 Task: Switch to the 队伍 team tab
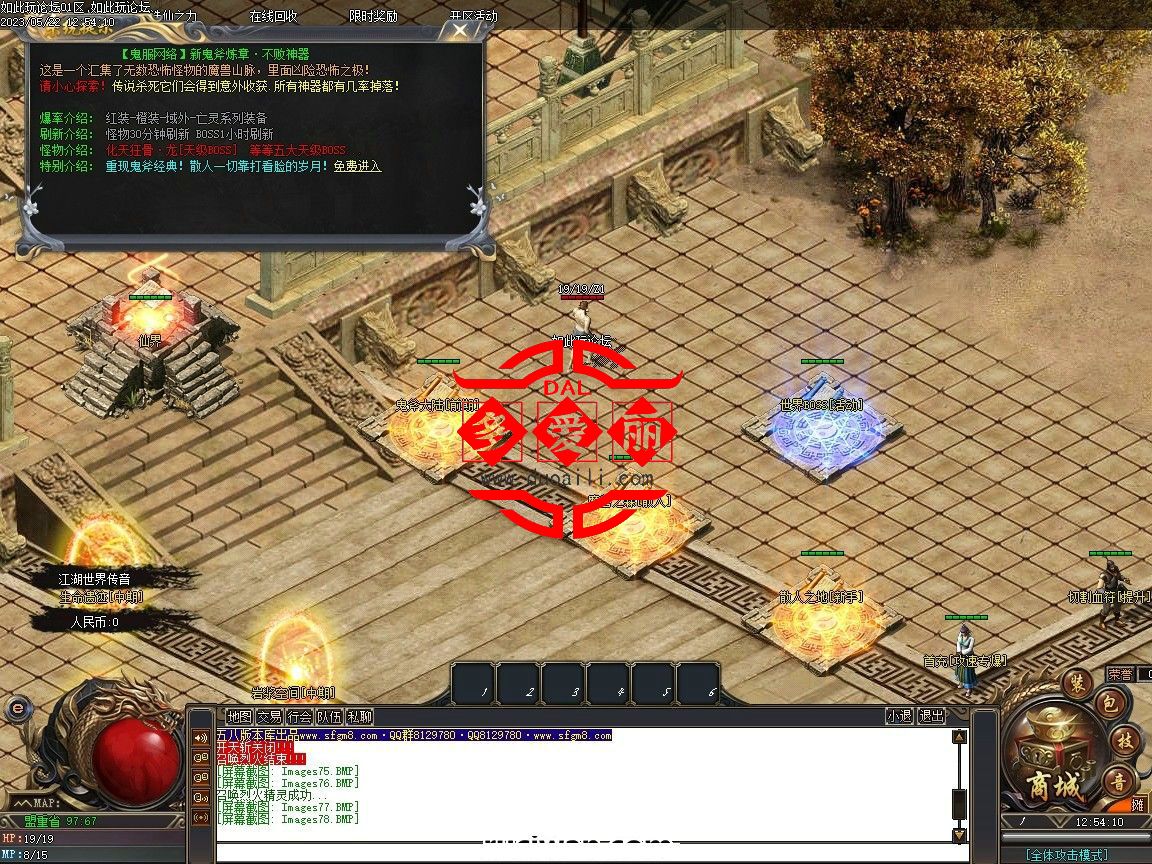coord(329,716)
